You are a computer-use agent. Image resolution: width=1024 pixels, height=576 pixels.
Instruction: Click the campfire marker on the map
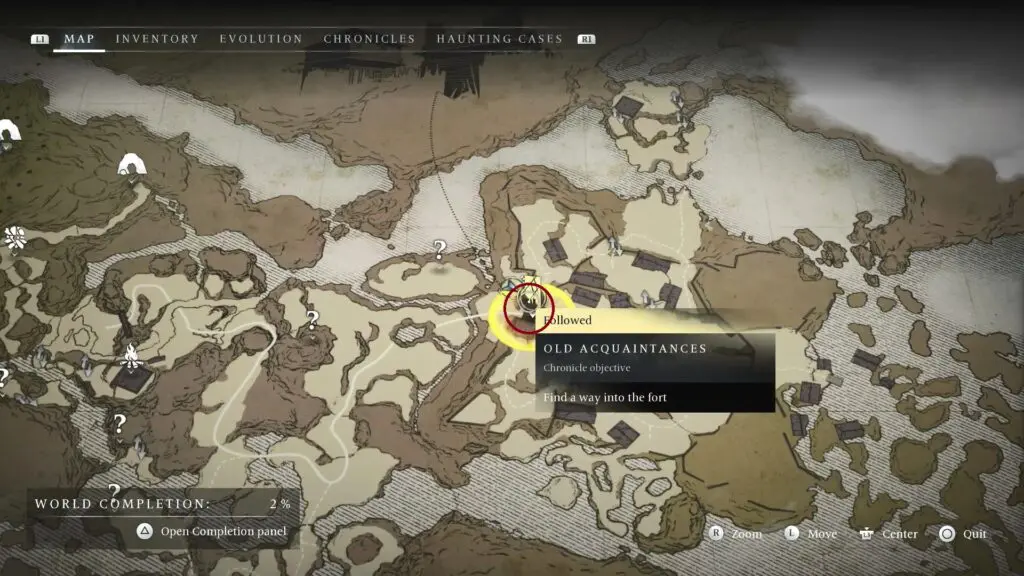pos(130,354)
